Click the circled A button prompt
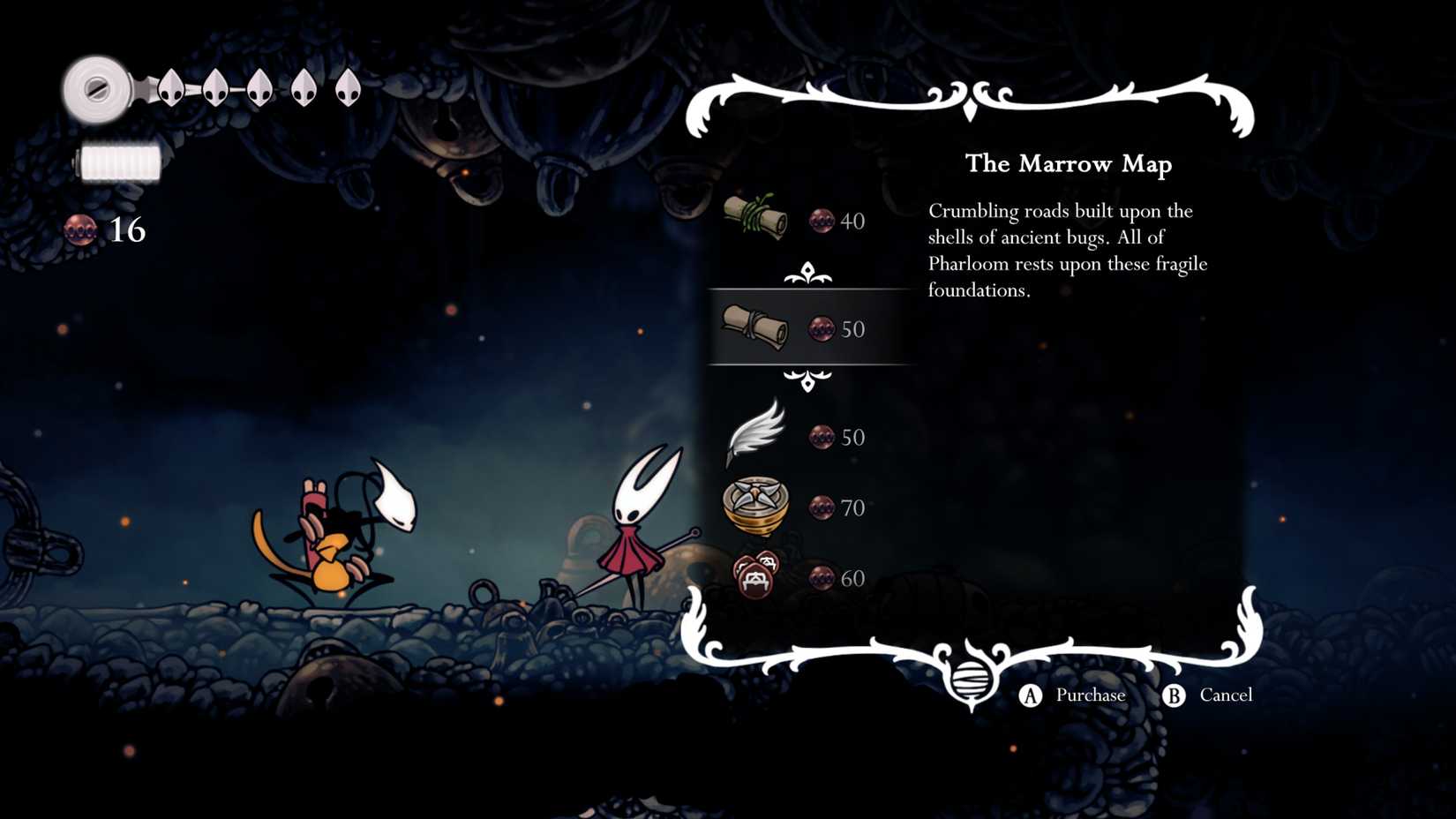This screenshot has height=819, width=1456. point(1029,695)
